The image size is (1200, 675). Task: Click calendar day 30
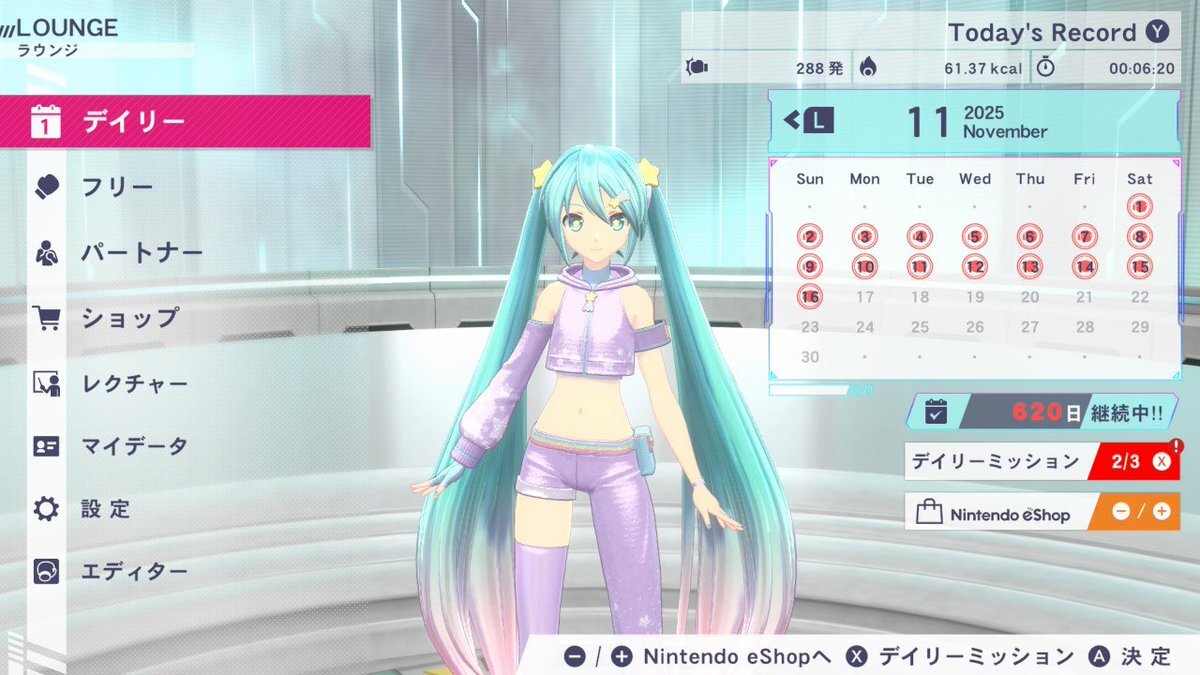810,357
